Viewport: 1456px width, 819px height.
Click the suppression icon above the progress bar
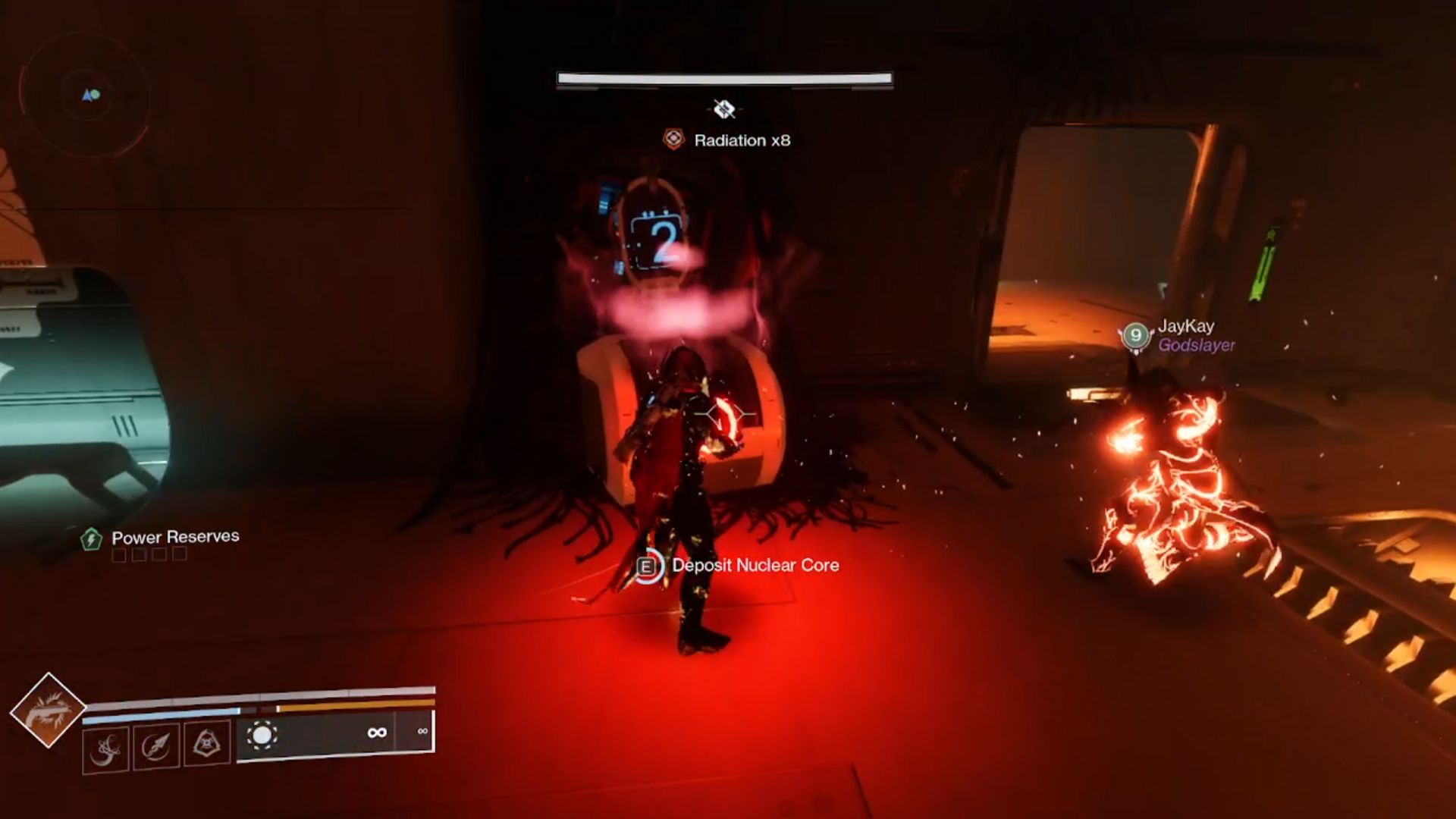point(723,107)
